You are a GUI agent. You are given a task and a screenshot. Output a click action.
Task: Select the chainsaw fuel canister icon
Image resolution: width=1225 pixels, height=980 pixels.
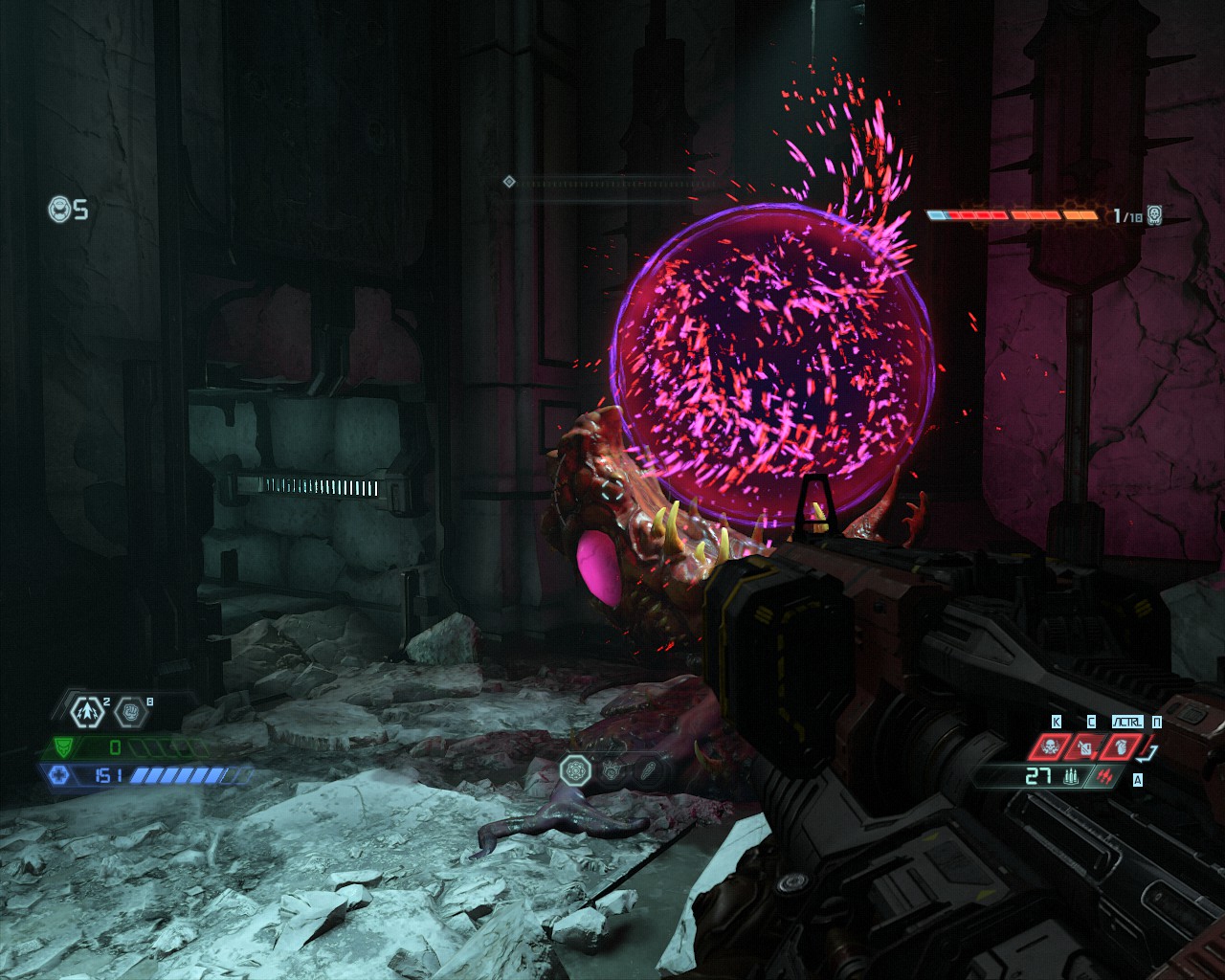click(1087, 746)
